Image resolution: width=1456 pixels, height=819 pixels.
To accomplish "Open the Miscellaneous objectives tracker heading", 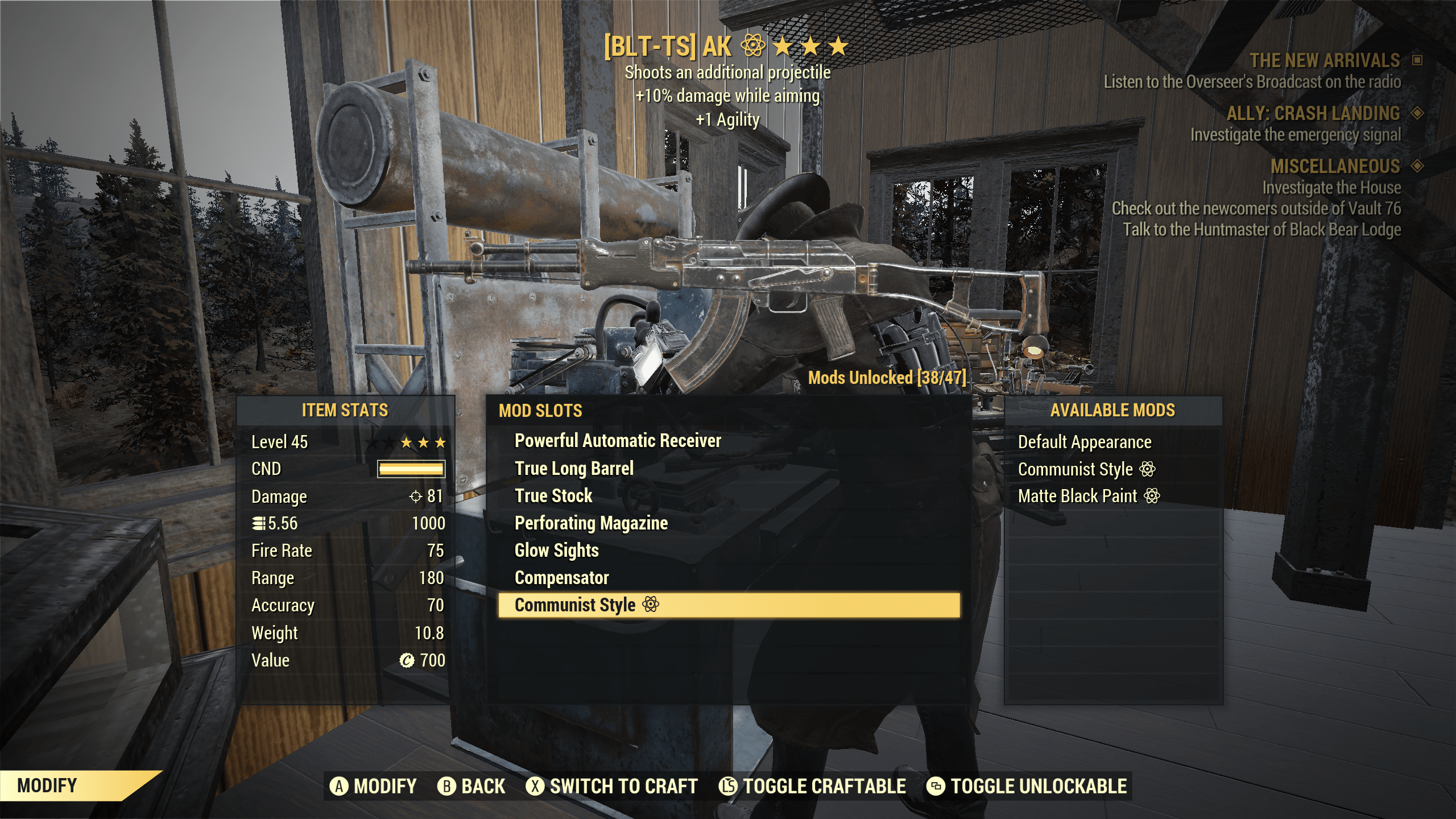I will (1335, 166).
